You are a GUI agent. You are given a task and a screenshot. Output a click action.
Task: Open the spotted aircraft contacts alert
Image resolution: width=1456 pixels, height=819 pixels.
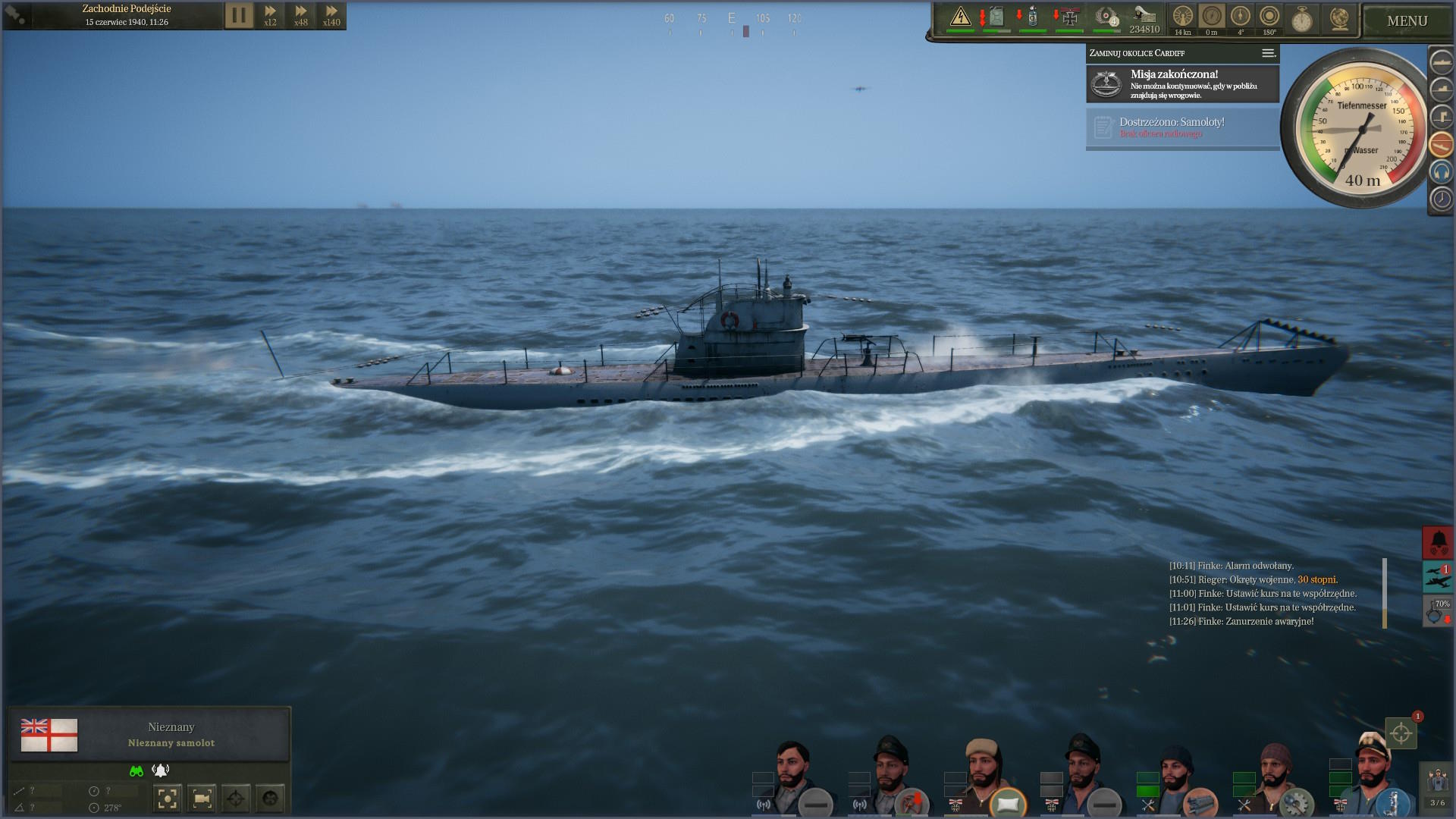1438,577
